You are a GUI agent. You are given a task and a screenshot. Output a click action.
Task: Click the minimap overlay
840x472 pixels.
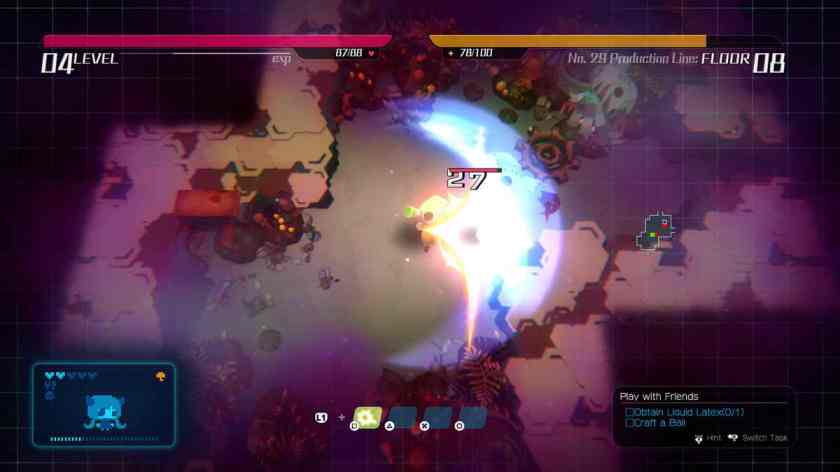[x=655, y=232]
